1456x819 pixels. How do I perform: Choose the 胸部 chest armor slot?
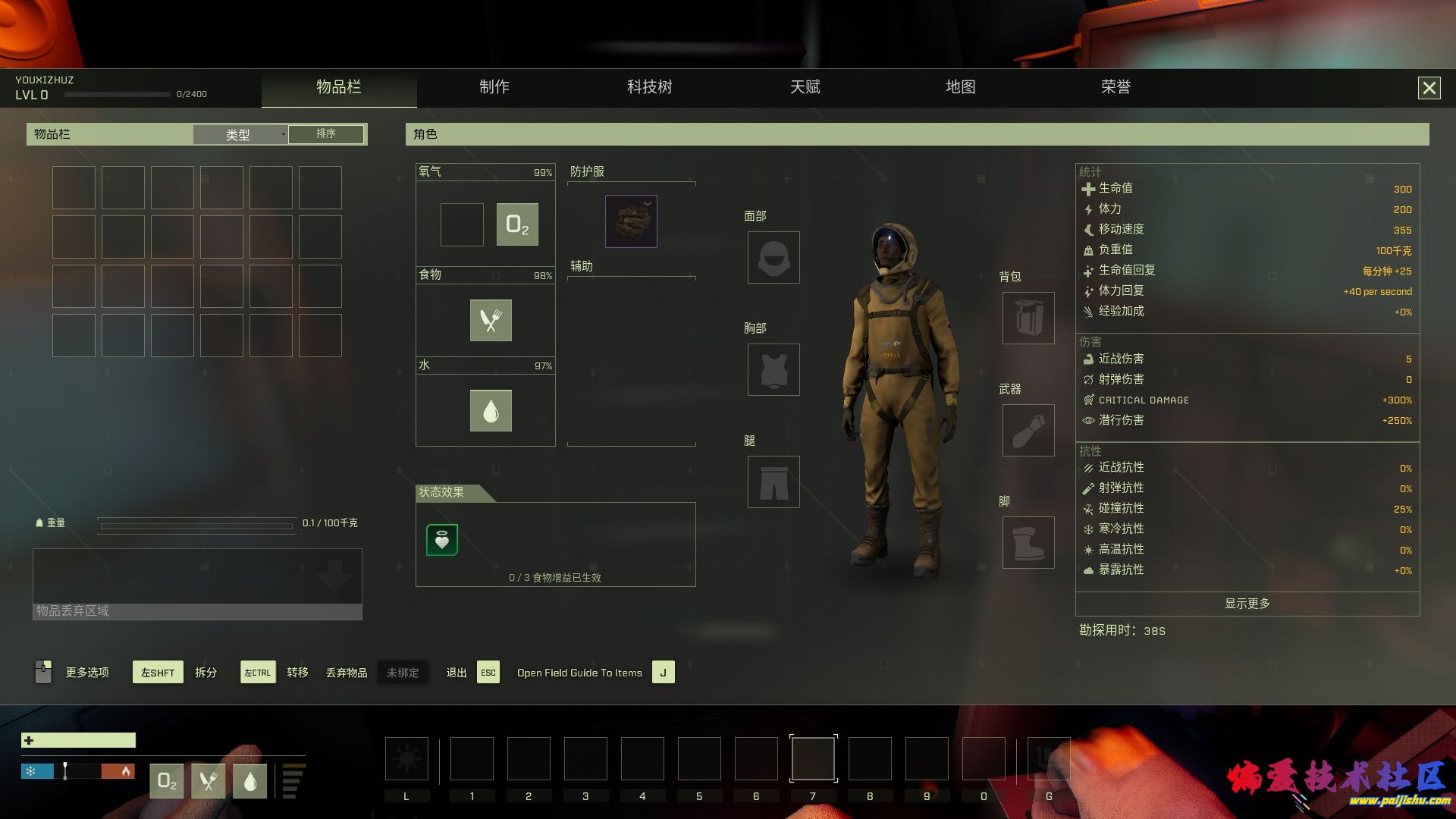pos(773,370)
